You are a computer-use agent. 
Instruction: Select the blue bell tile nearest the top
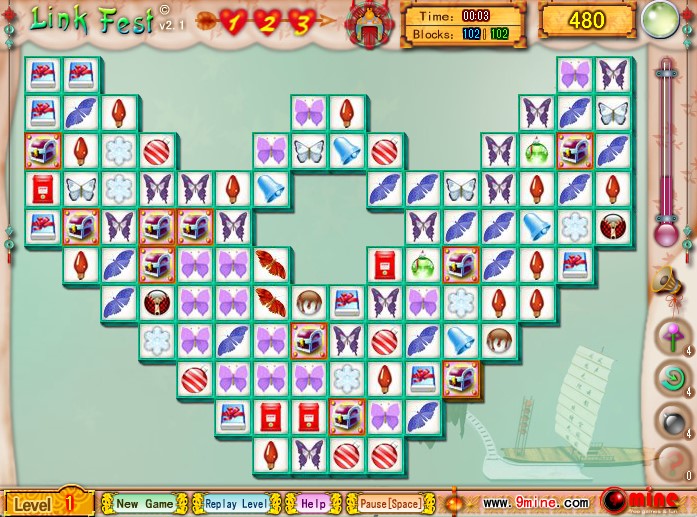click(347, 151)
